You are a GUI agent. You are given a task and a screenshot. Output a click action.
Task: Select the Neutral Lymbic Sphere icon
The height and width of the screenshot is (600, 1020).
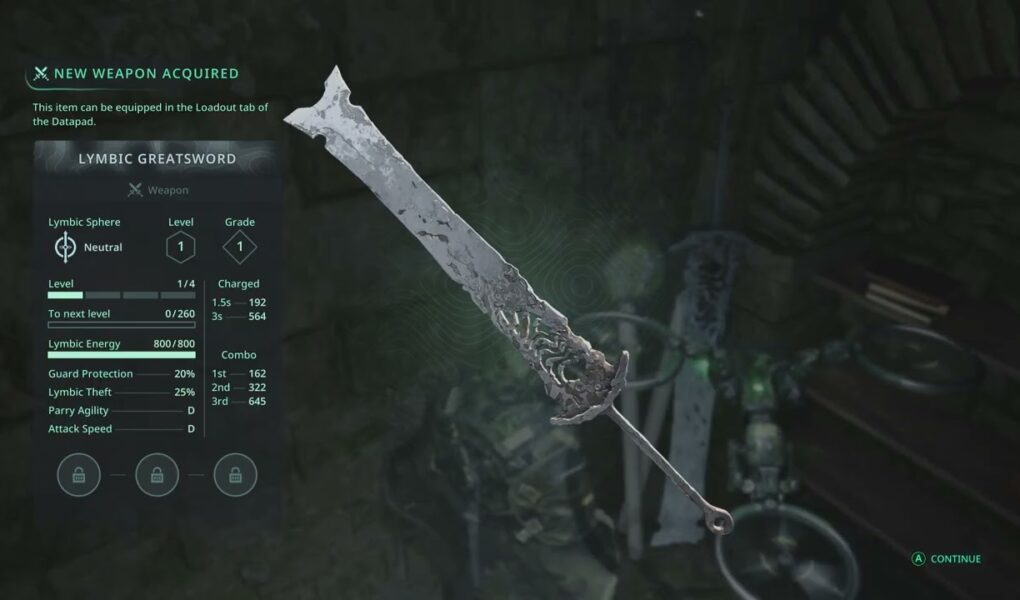[65, 247]
